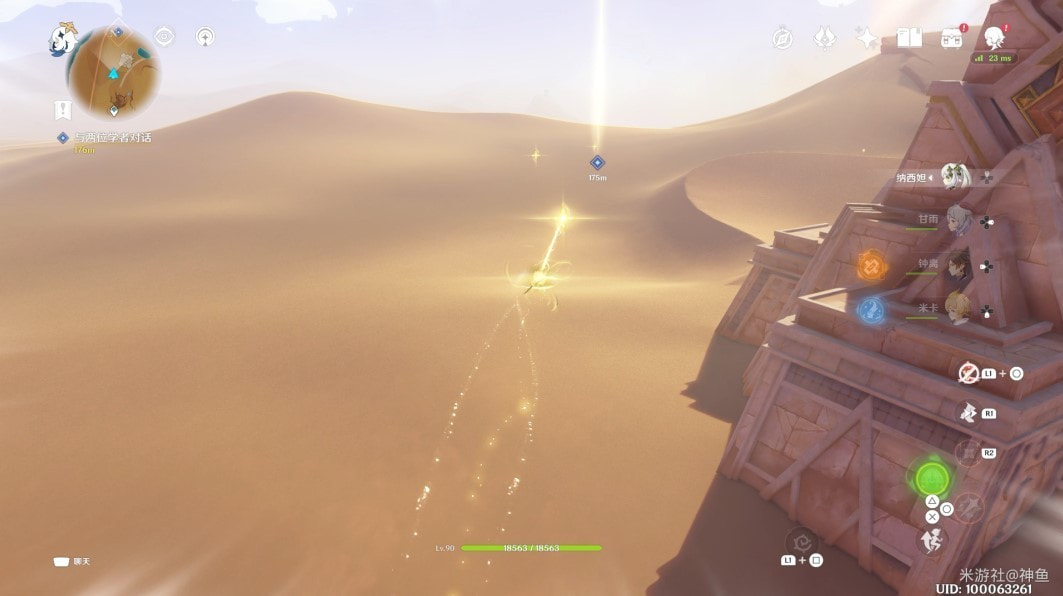This screenshot has height=596, width=1063.
Task: Open the compass icon in the top bar
Action: pyautogui.click(x=782, y=38)
